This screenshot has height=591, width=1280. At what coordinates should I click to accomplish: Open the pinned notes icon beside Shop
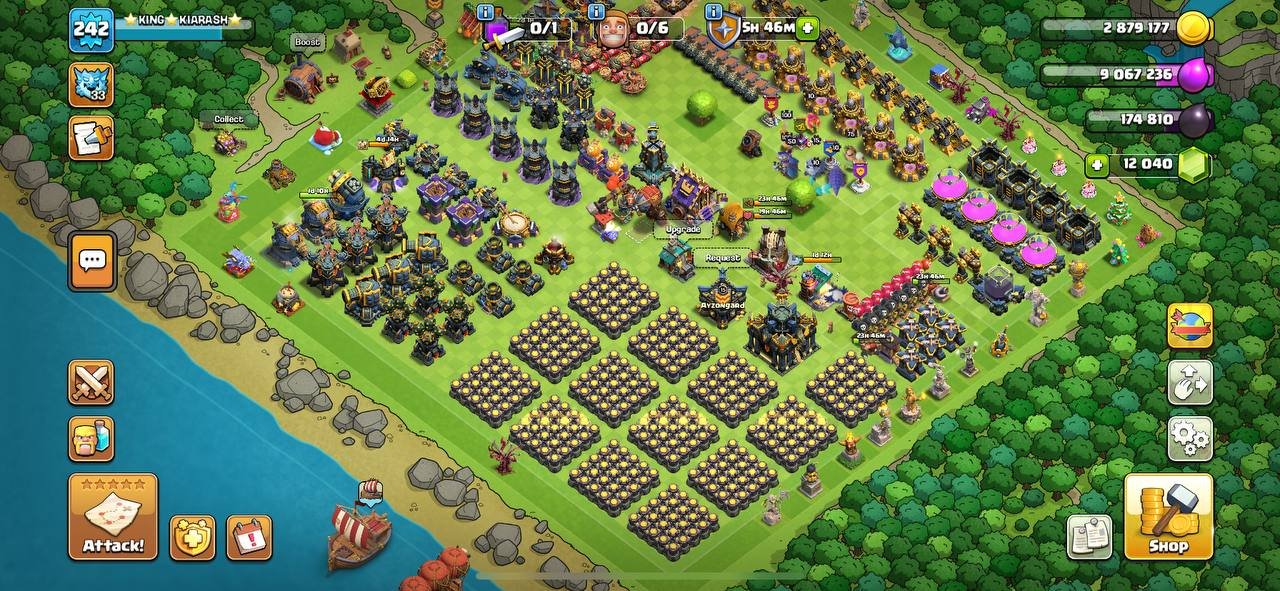click(x=1089, y=537)
